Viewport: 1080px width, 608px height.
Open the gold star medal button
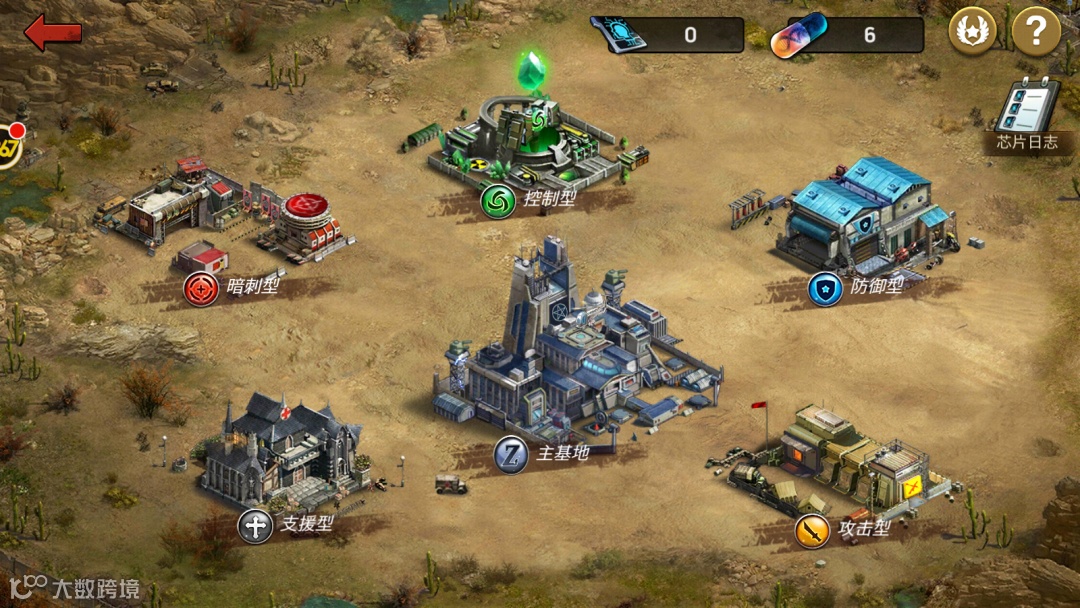tap(972, 34)
